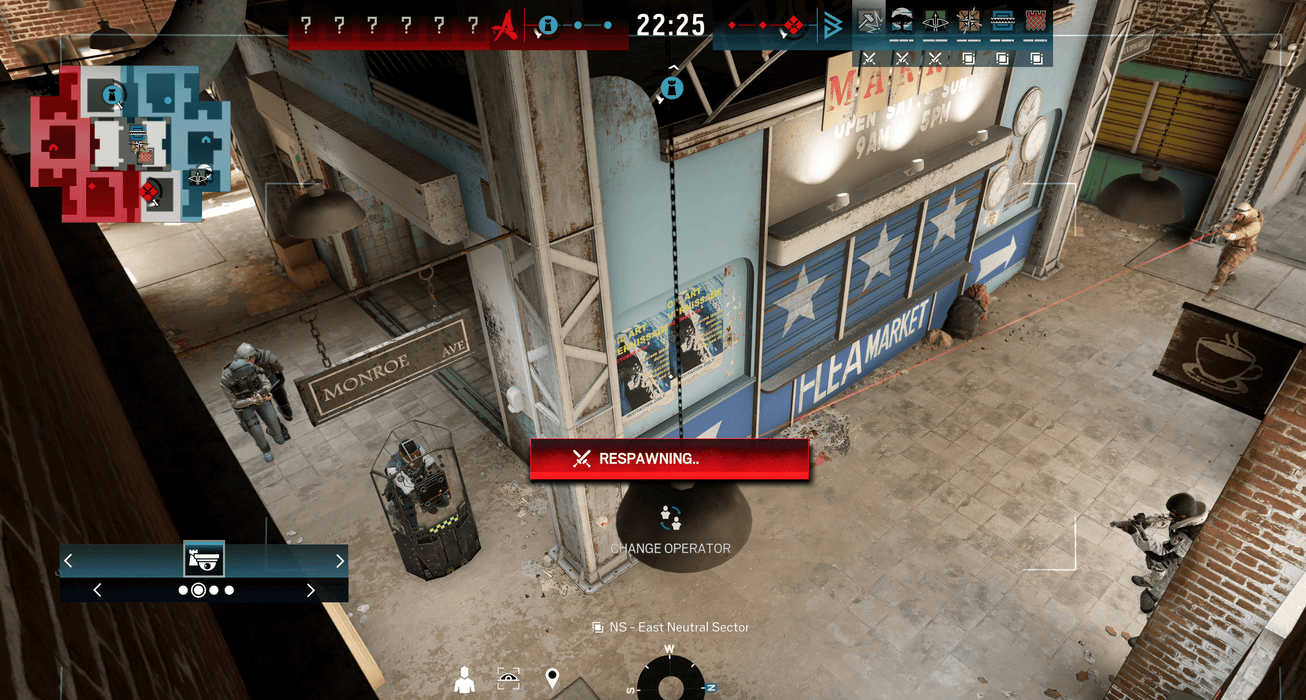Switch to the previous camera type with the upper left arrow

pos(68,561)
